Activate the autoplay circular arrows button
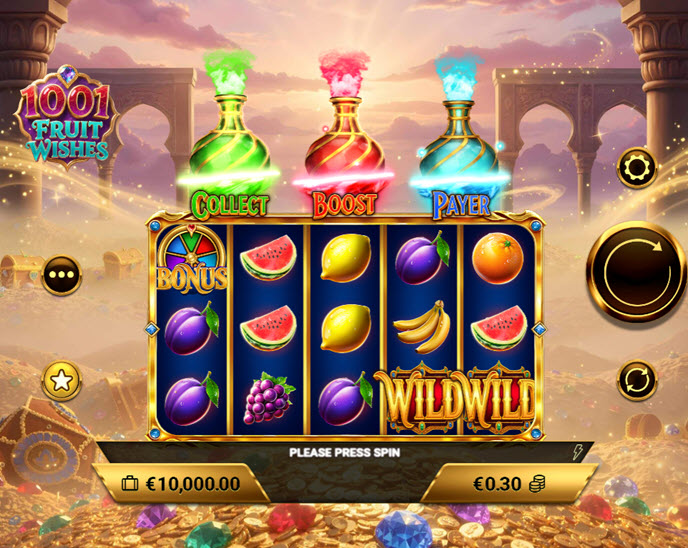The image size is (688, 548). (636, 380)
